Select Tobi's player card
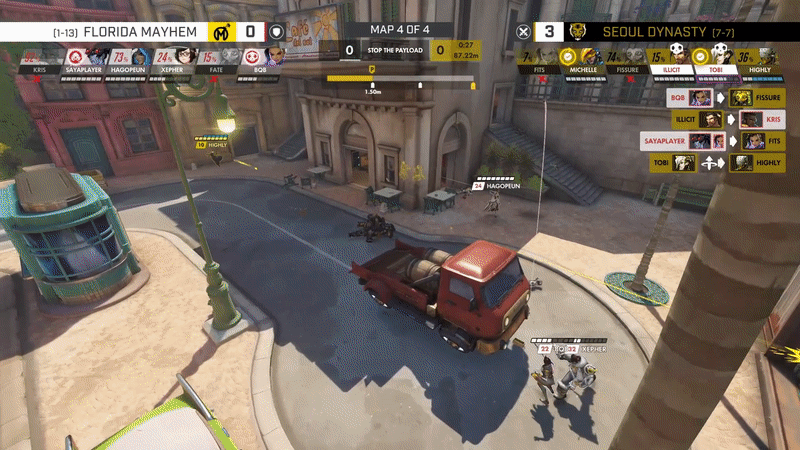Viewport: 800px width, 450px height. (x=713, y=58)
